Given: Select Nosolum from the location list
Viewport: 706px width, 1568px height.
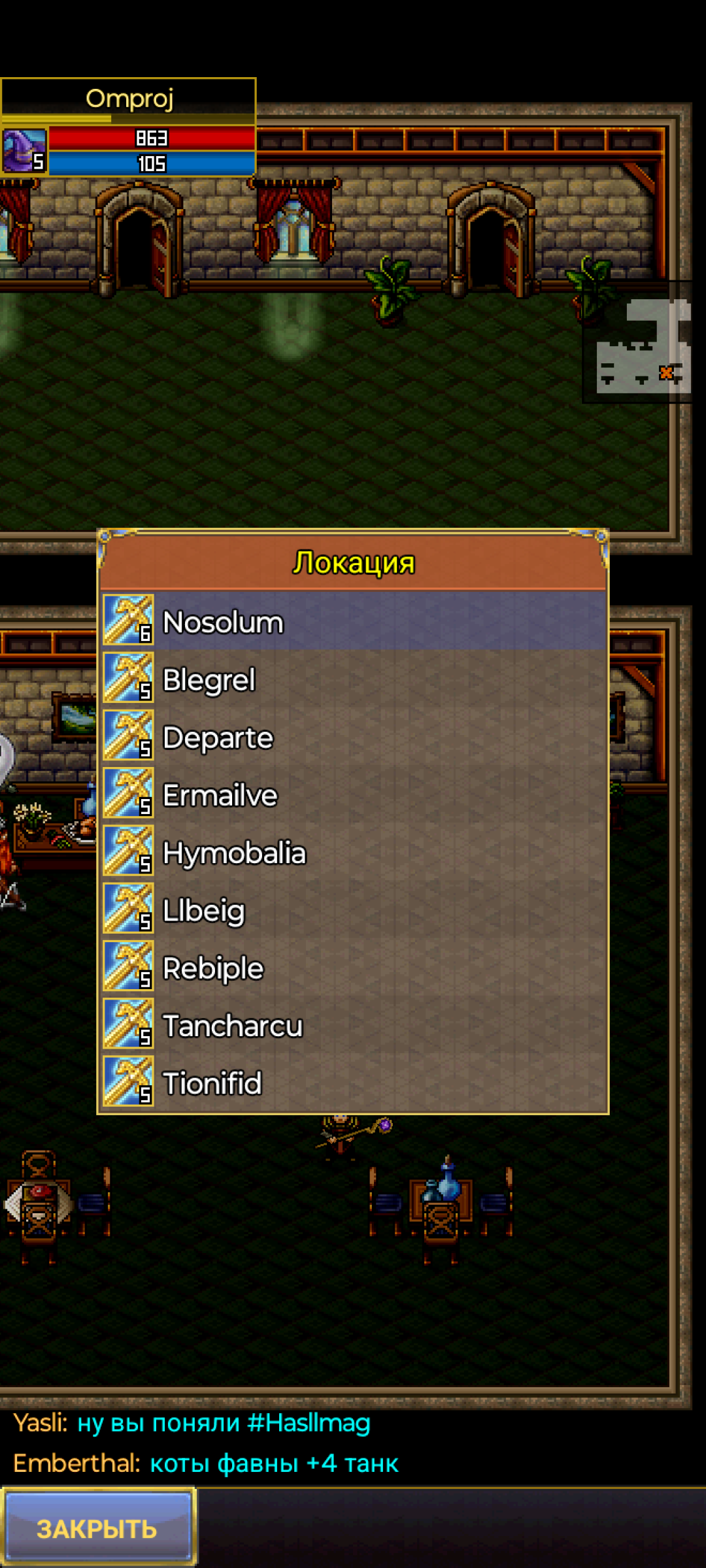Looking at the screenshot, I should click(x=353, y=622).
